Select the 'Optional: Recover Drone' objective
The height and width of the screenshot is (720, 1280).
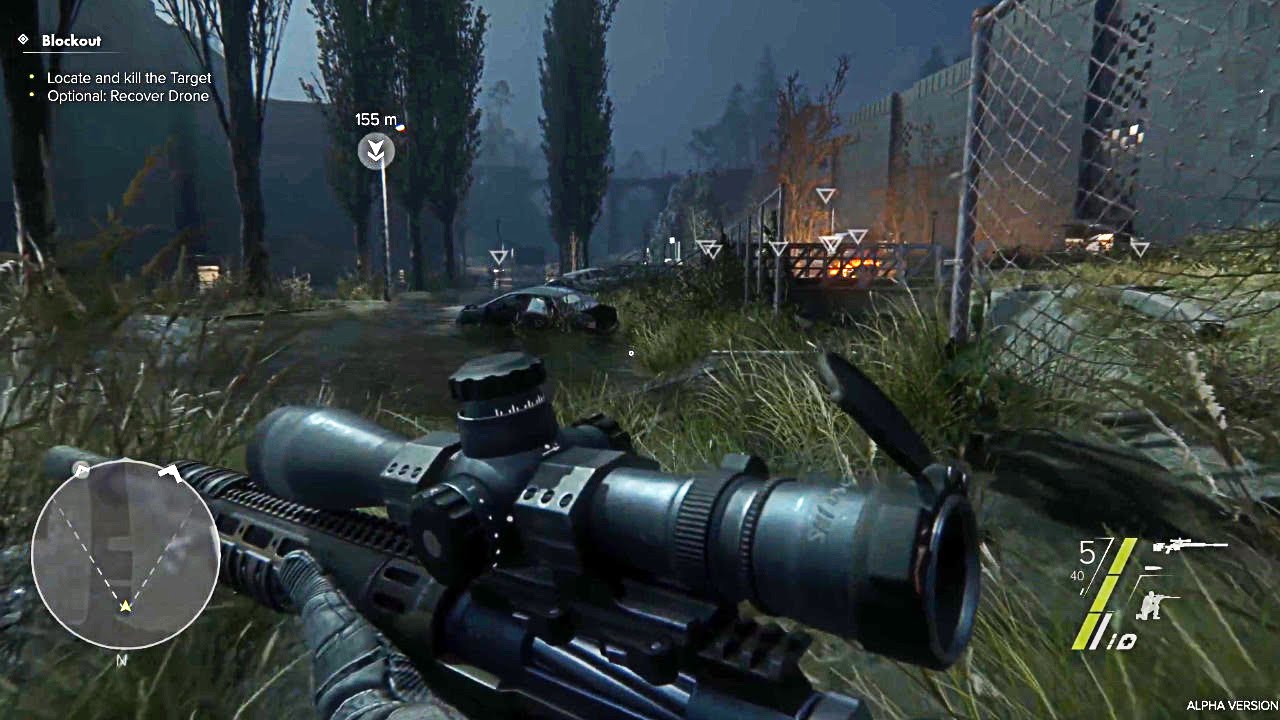tap(127, 96)
